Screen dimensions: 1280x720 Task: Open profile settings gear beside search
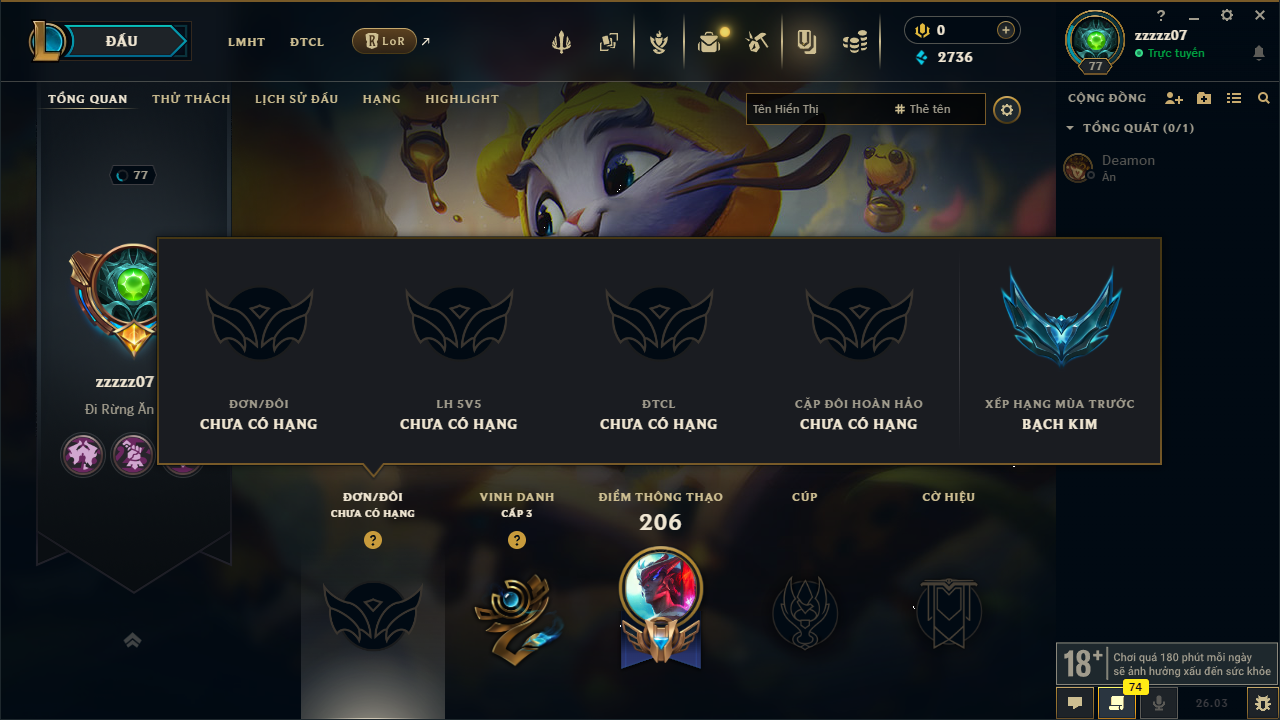pyautogui.click(x=1007, y=109)
